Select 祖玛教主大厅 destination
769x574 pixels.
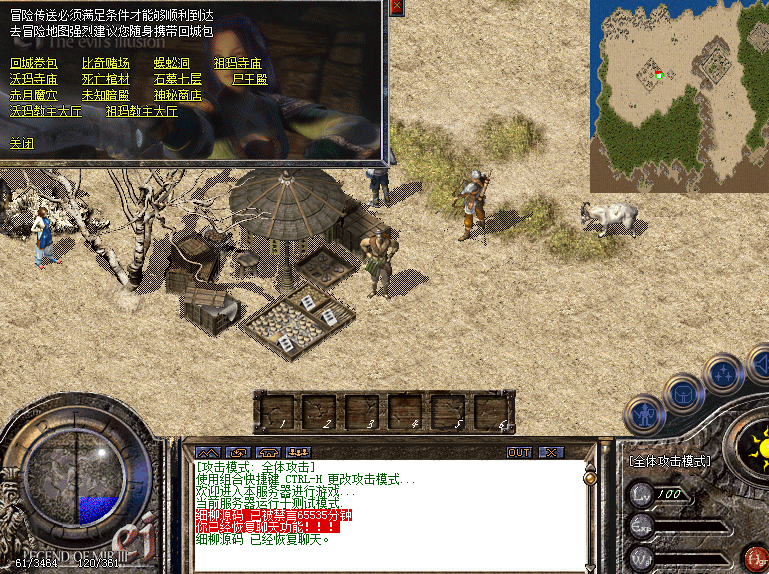[x=142, y=111]
